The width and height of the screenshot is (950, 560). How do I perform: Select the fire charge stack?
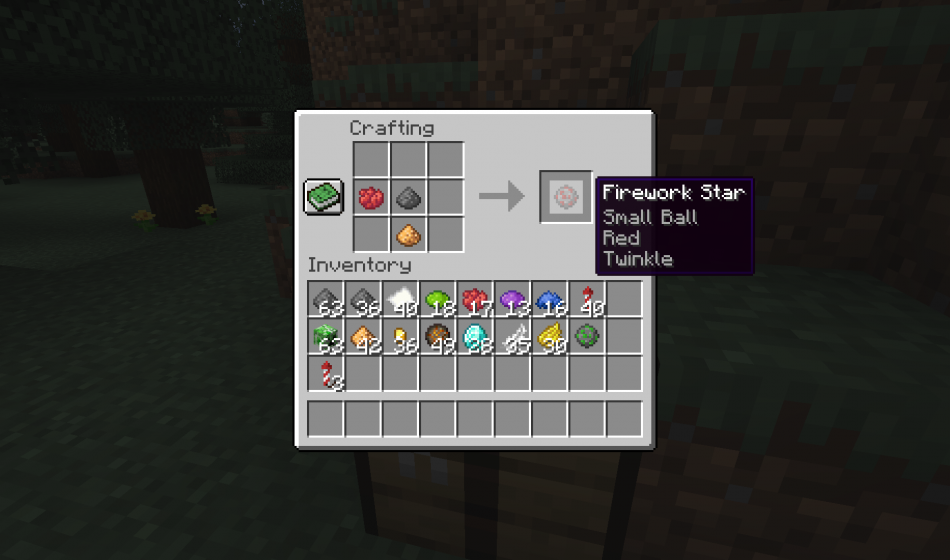click(x=438, y=337)
